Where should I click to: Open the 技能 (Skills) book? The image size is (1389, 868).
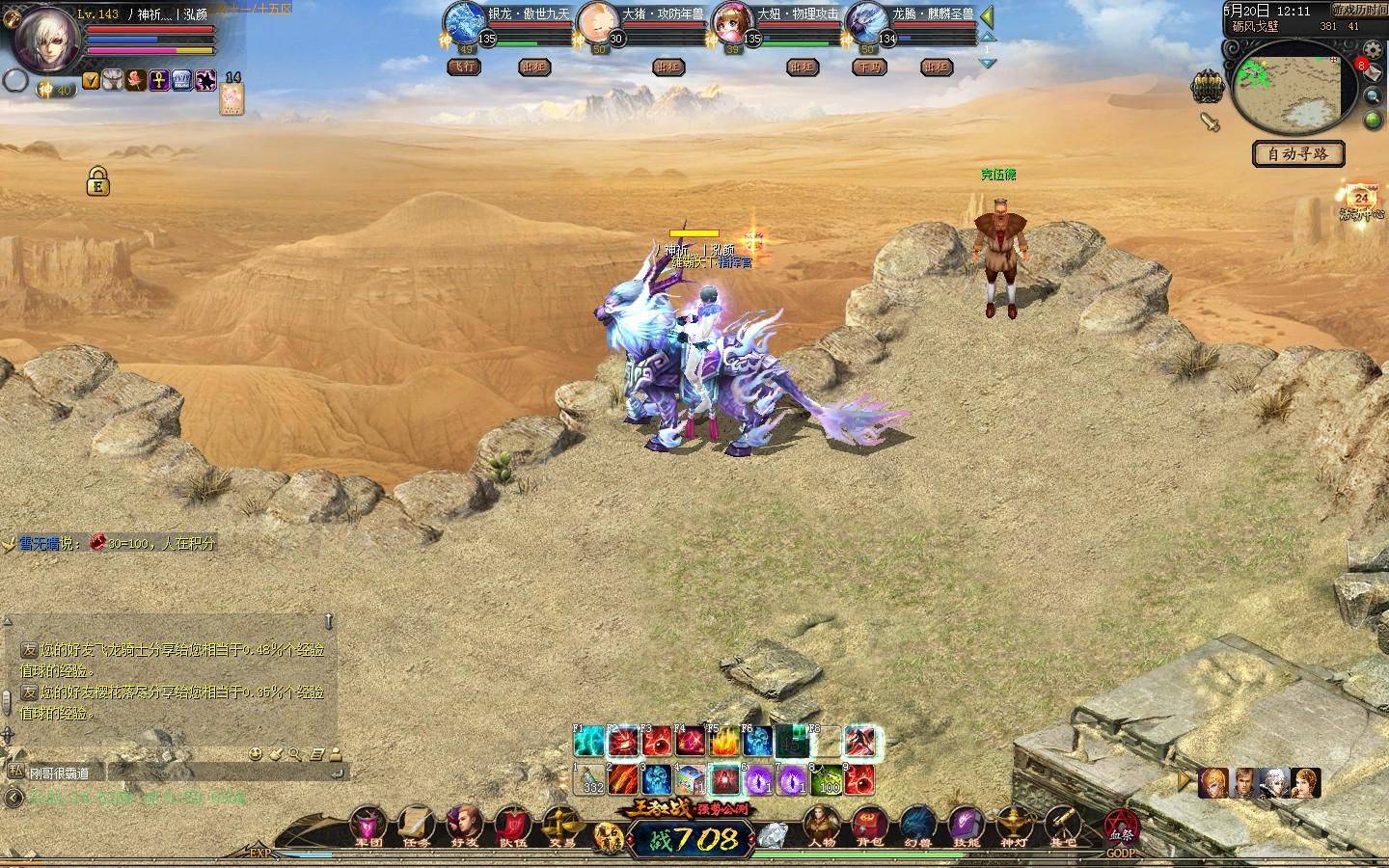[x=966, y=826]
